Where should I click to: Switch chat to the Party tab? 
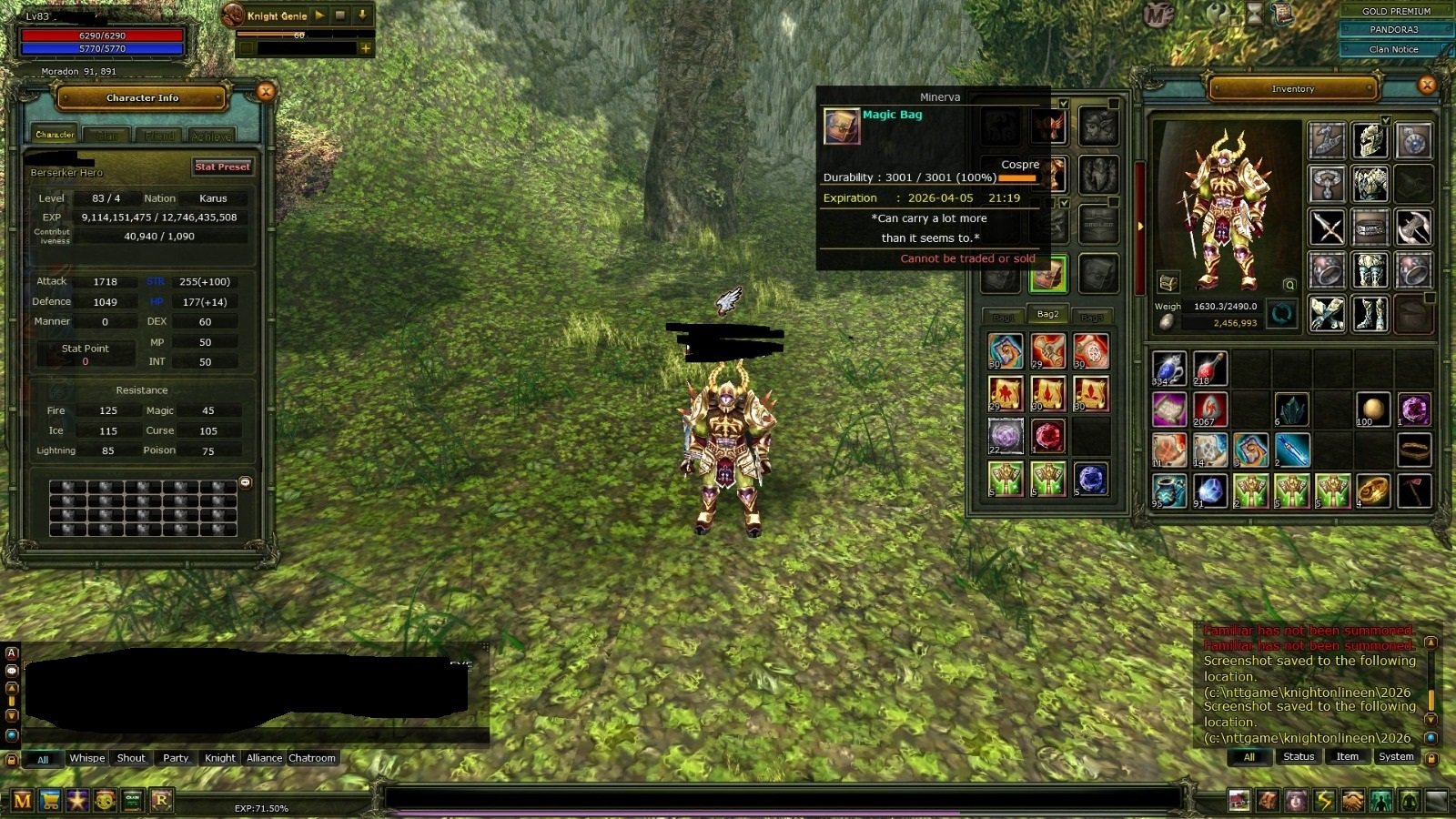(x=176, y=758)
